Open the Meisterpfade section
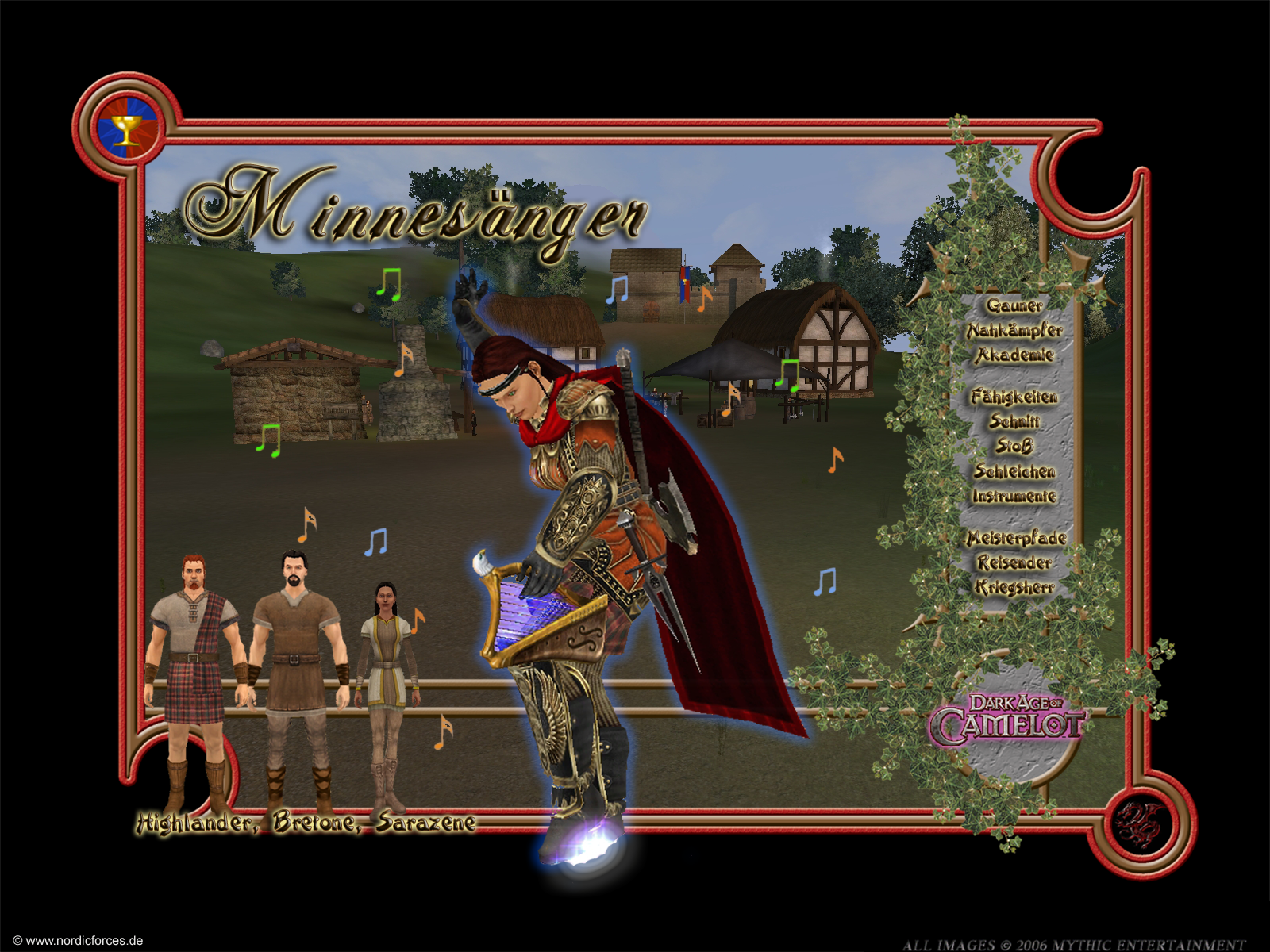This screenshot has width=1270, height=952. coord(1015,539)
